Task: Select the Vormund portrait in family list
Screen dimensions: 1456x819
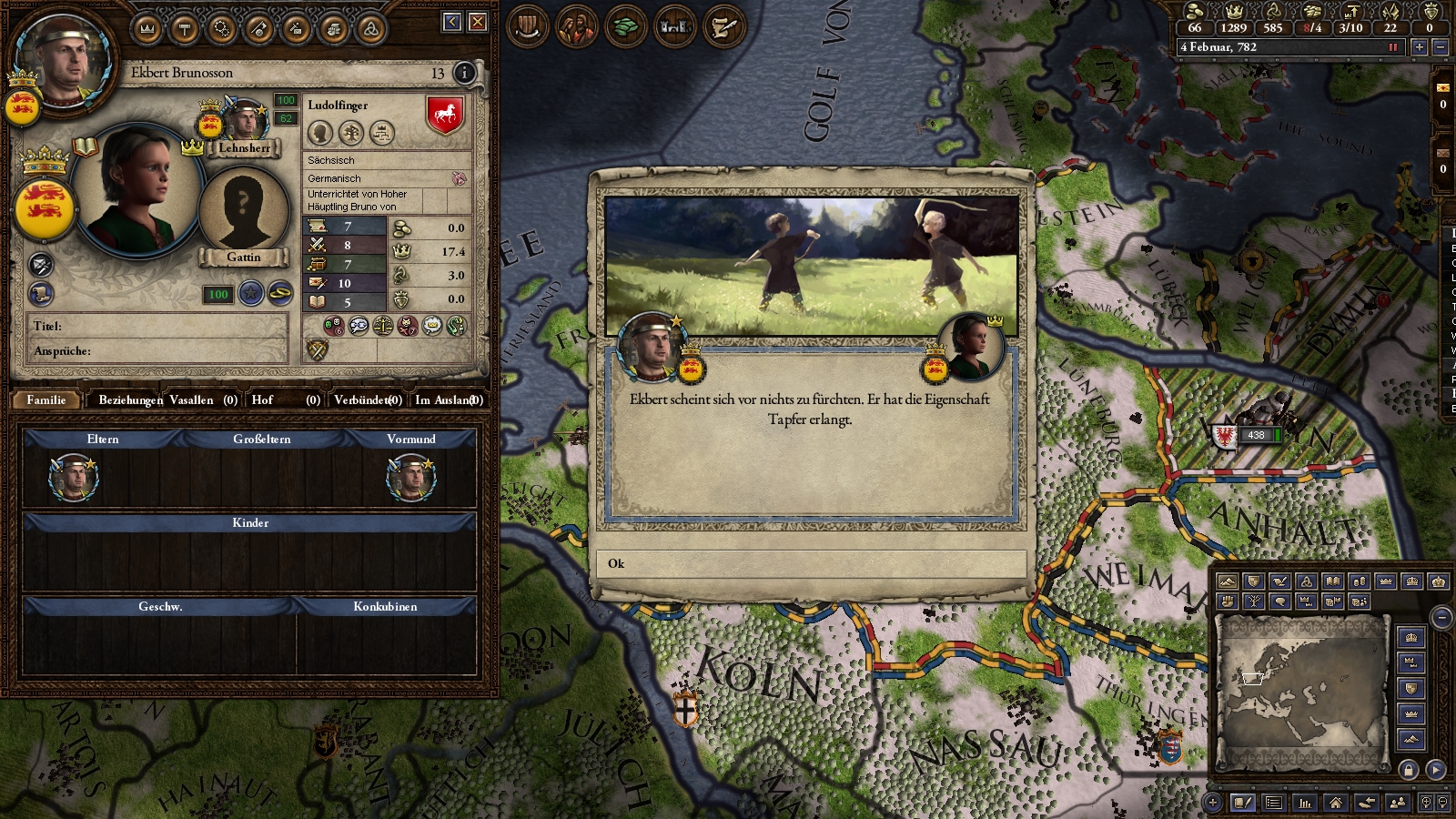Action: 411,477
